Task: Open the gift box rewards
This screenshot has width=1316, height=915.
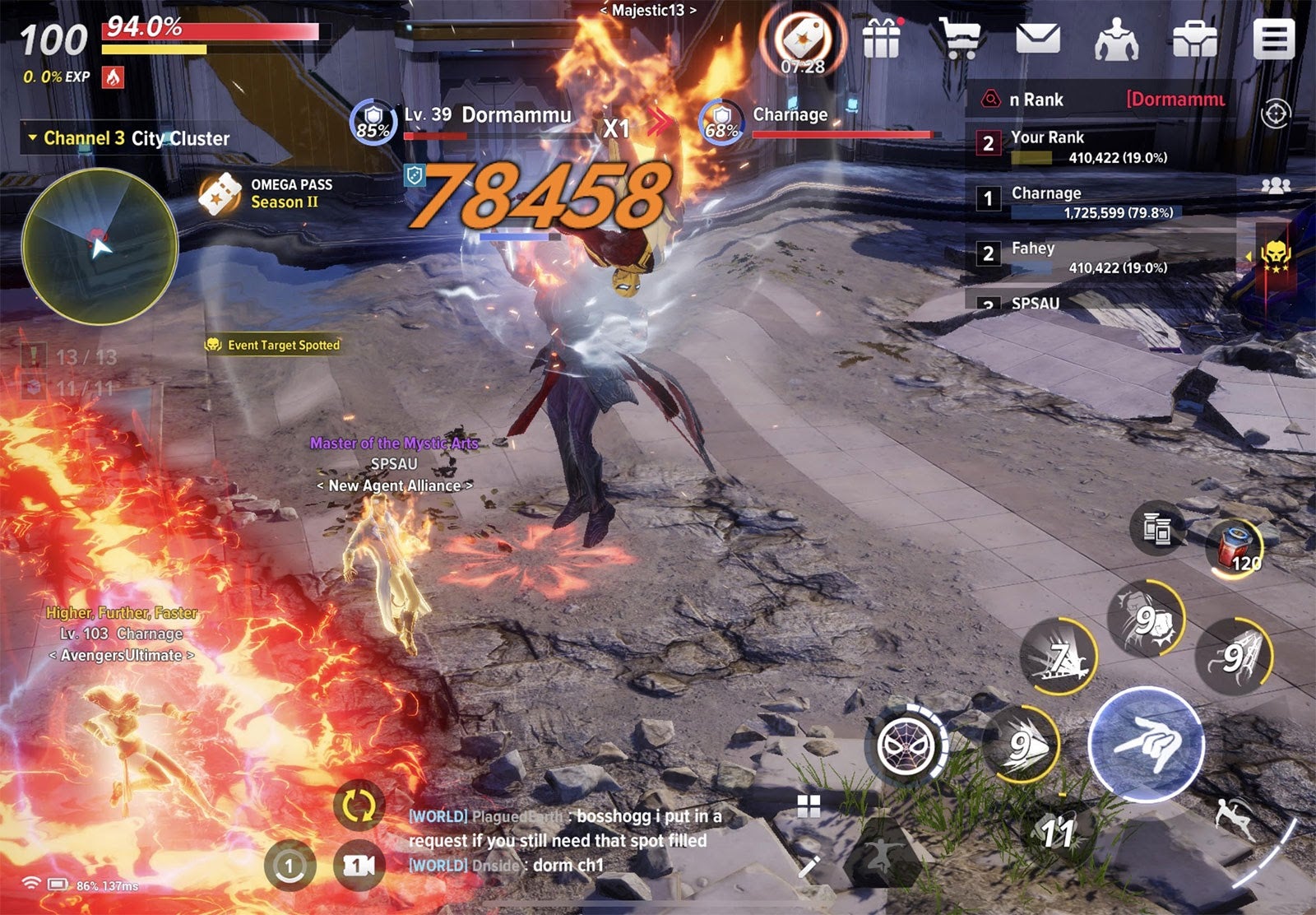Action: pyautogui.click(x=882, y=38)
